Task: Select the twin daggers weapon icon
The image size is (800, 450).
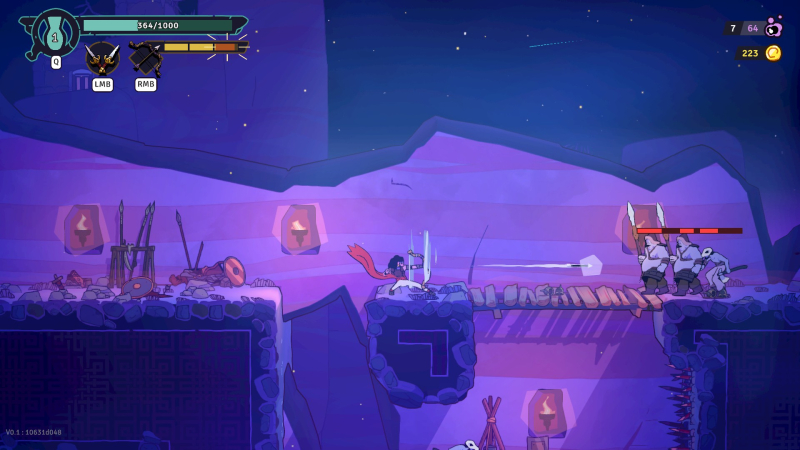Action: [x=102, y=58]
